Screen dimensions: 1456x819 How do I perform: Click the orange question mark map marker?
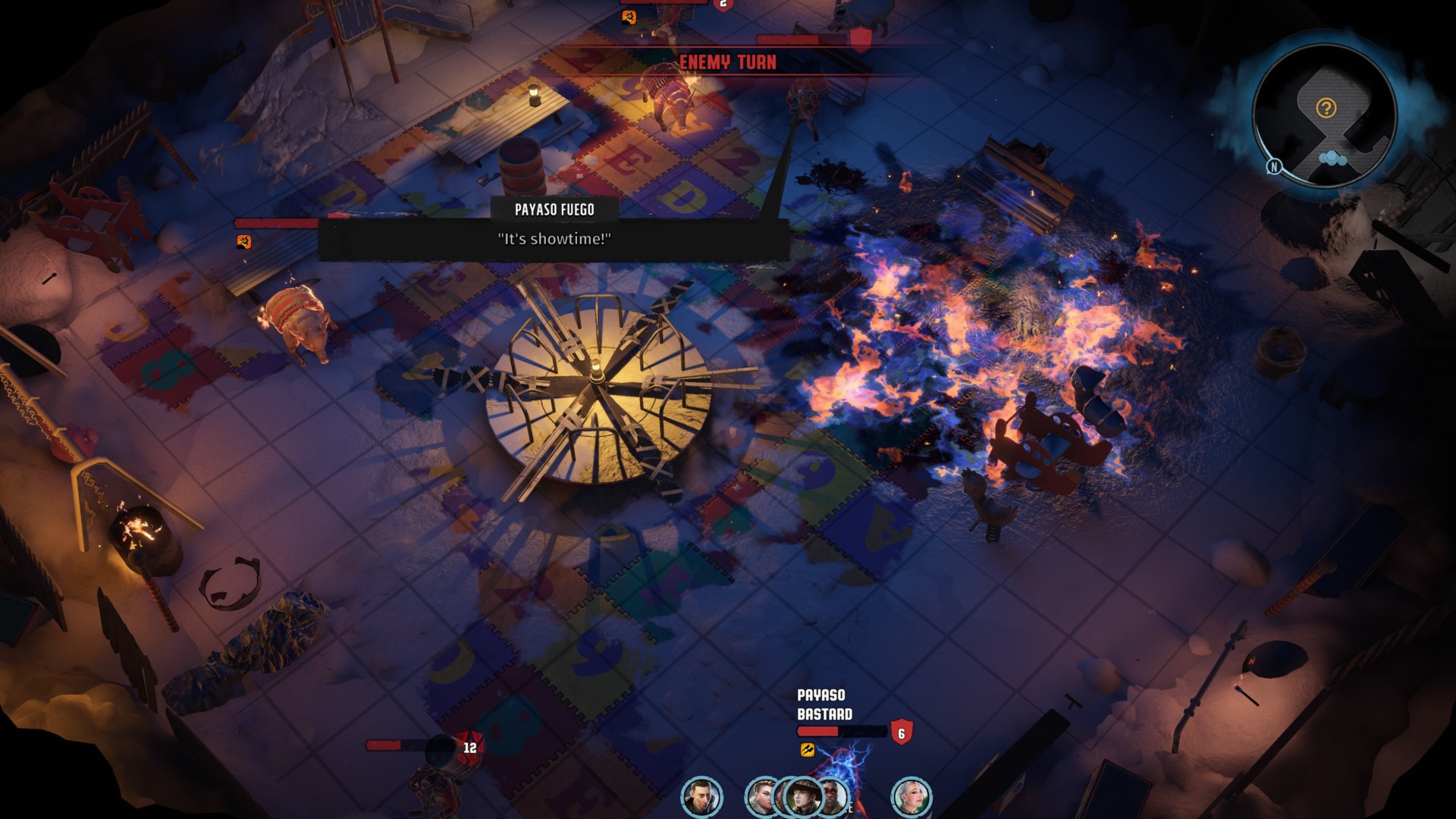click(x=1326, y=108)
